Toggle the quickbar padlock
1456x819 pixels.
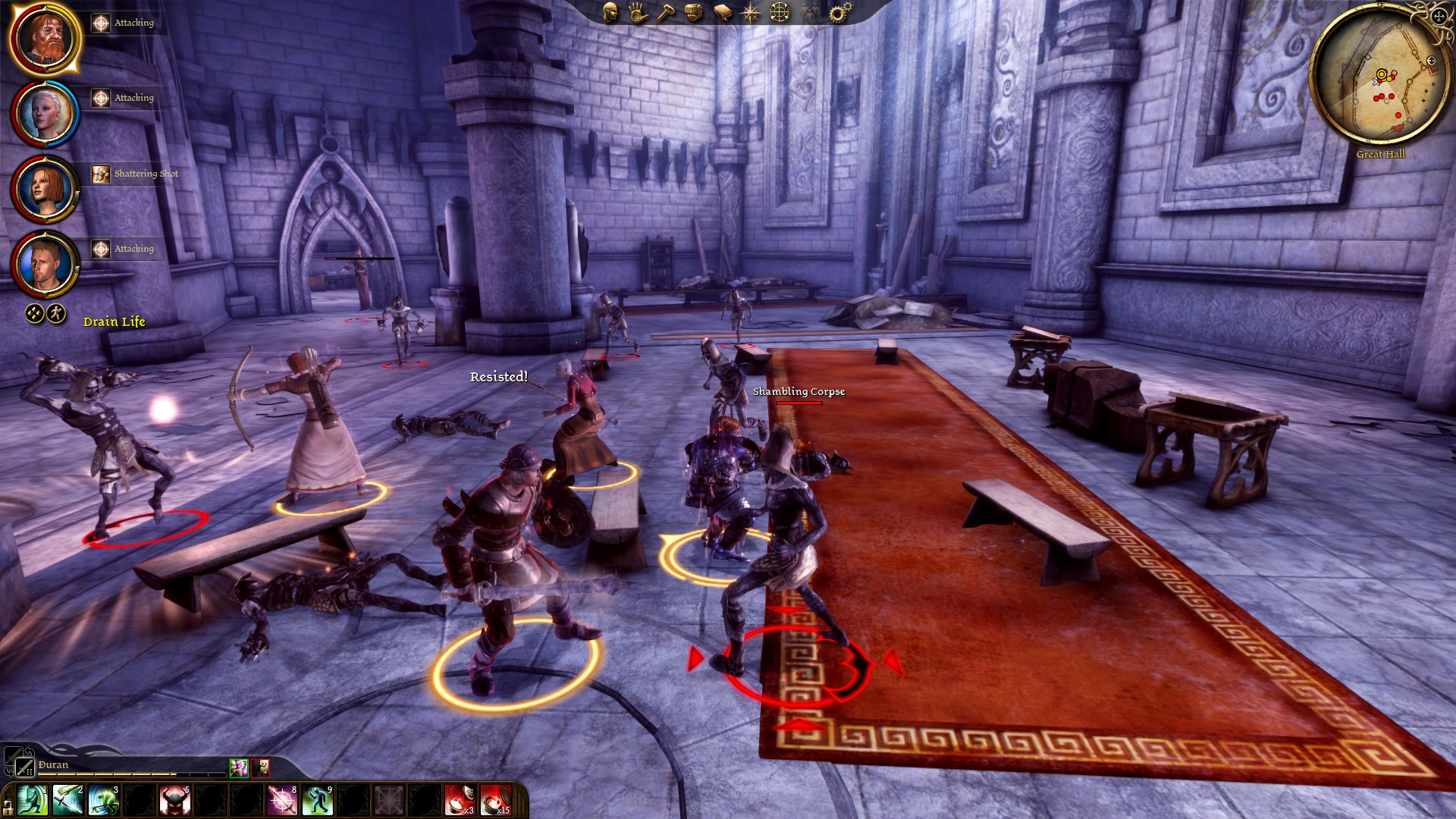pyautogui.click(x=8, y=805)
